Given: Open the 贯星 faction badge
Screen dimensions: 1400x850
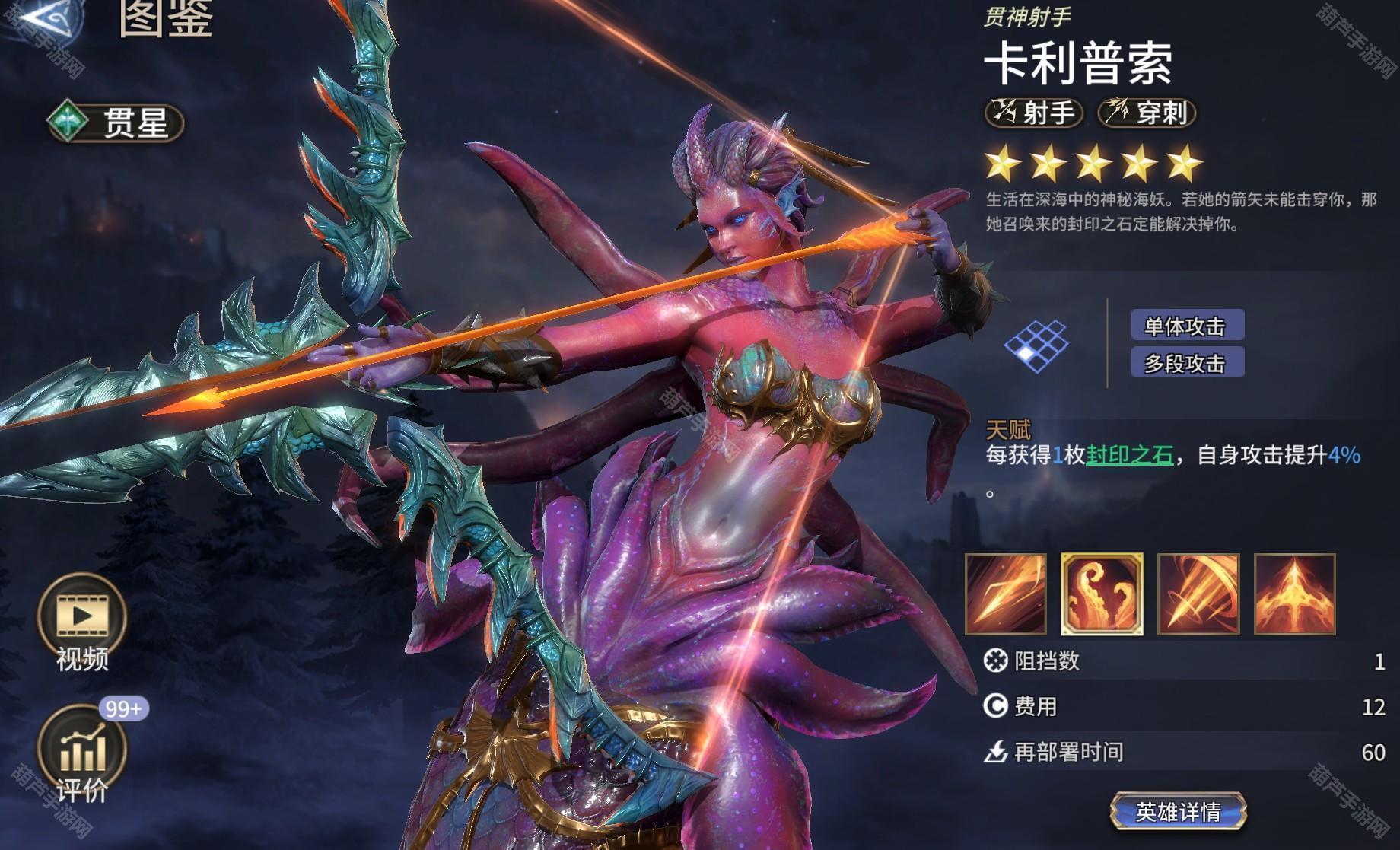Looking at the screenshot, I should point(116,123).
